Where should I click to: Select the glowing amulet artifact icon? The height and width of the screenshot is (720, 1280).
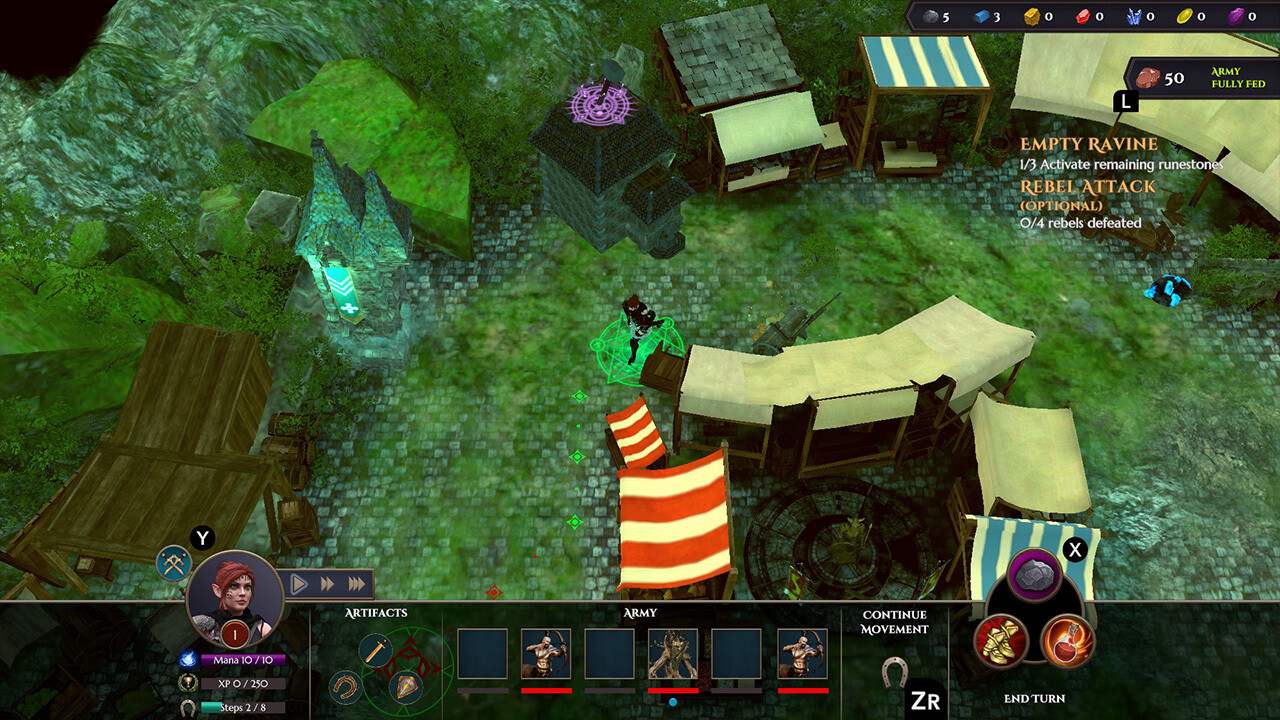click(x=407, y=687)
